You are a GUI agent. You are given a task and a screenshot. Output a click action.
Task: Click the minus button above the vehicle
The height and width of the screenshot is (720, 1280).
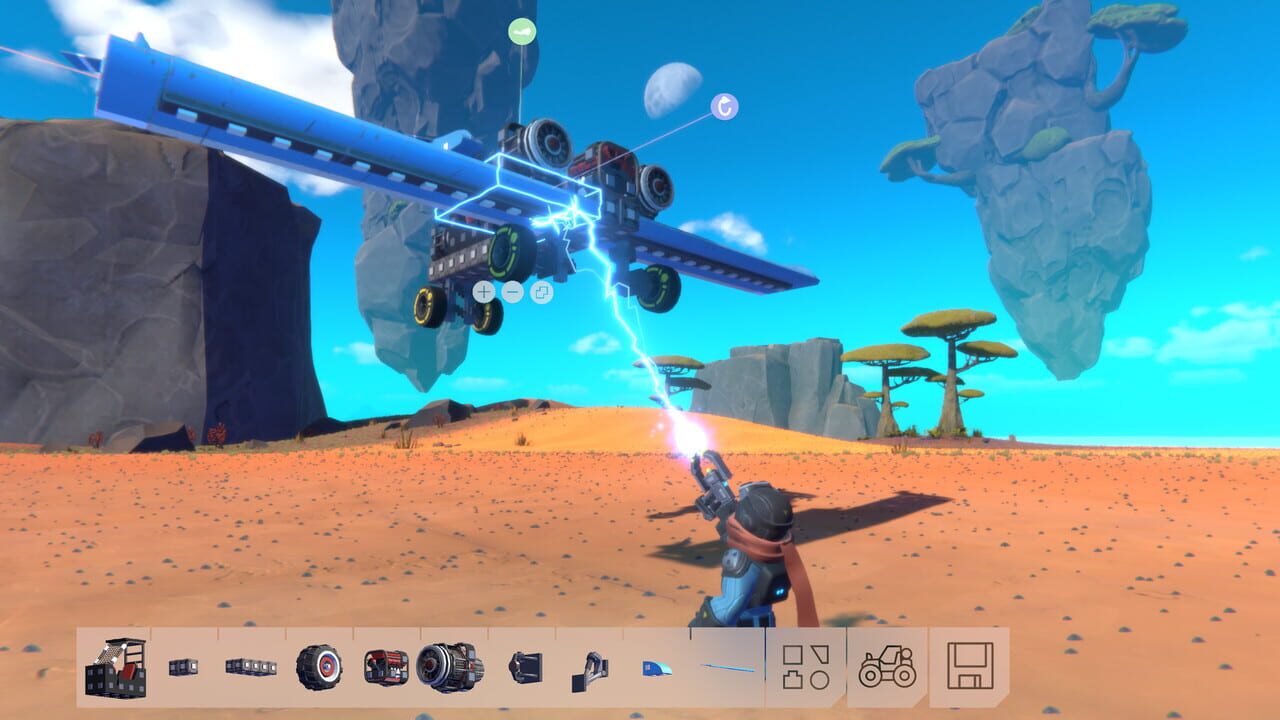coord(510,292)
